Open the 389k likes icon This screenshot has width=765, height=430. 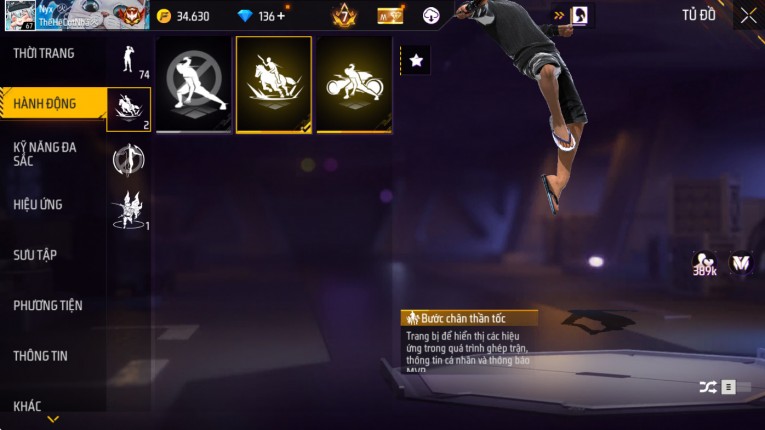pyautogui.click(x=704, y=264)
